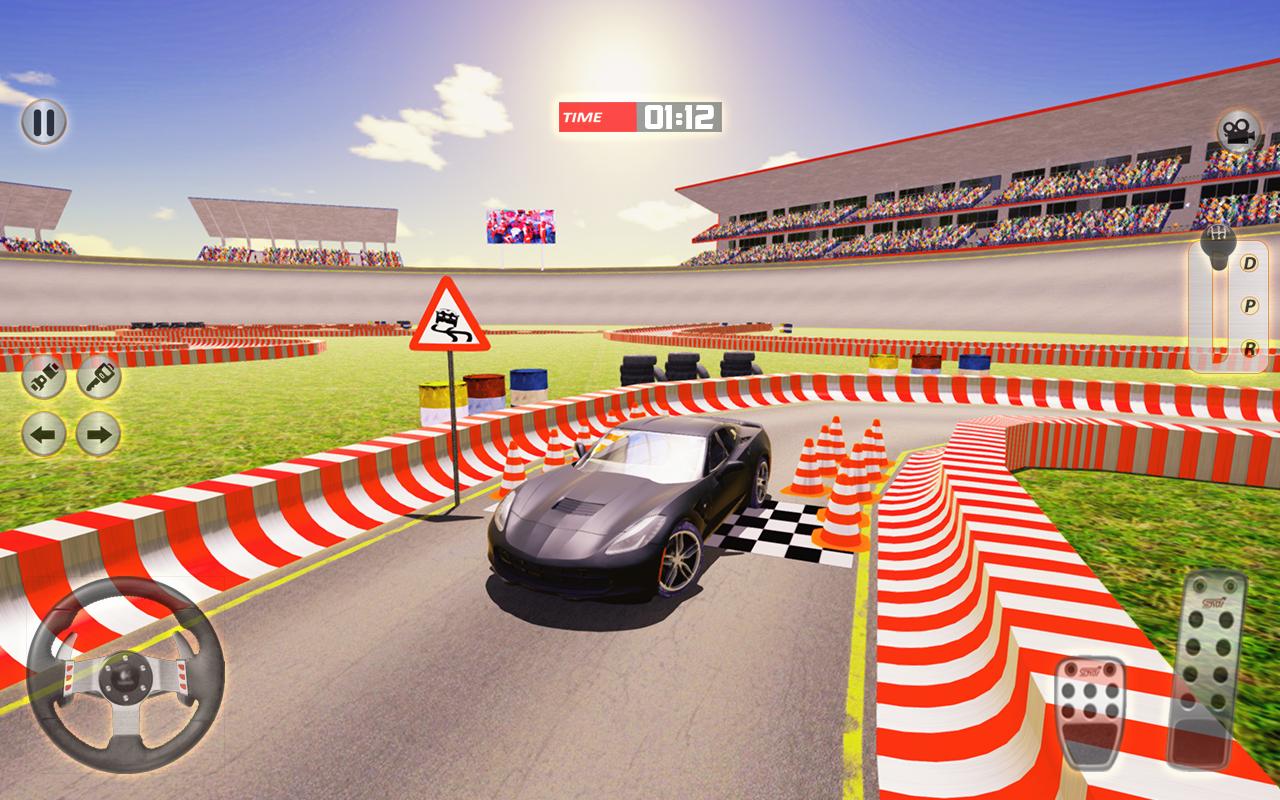The image size is (1280, 800).
Task: Steer left using the left arrow button
Action: (44, 435)
